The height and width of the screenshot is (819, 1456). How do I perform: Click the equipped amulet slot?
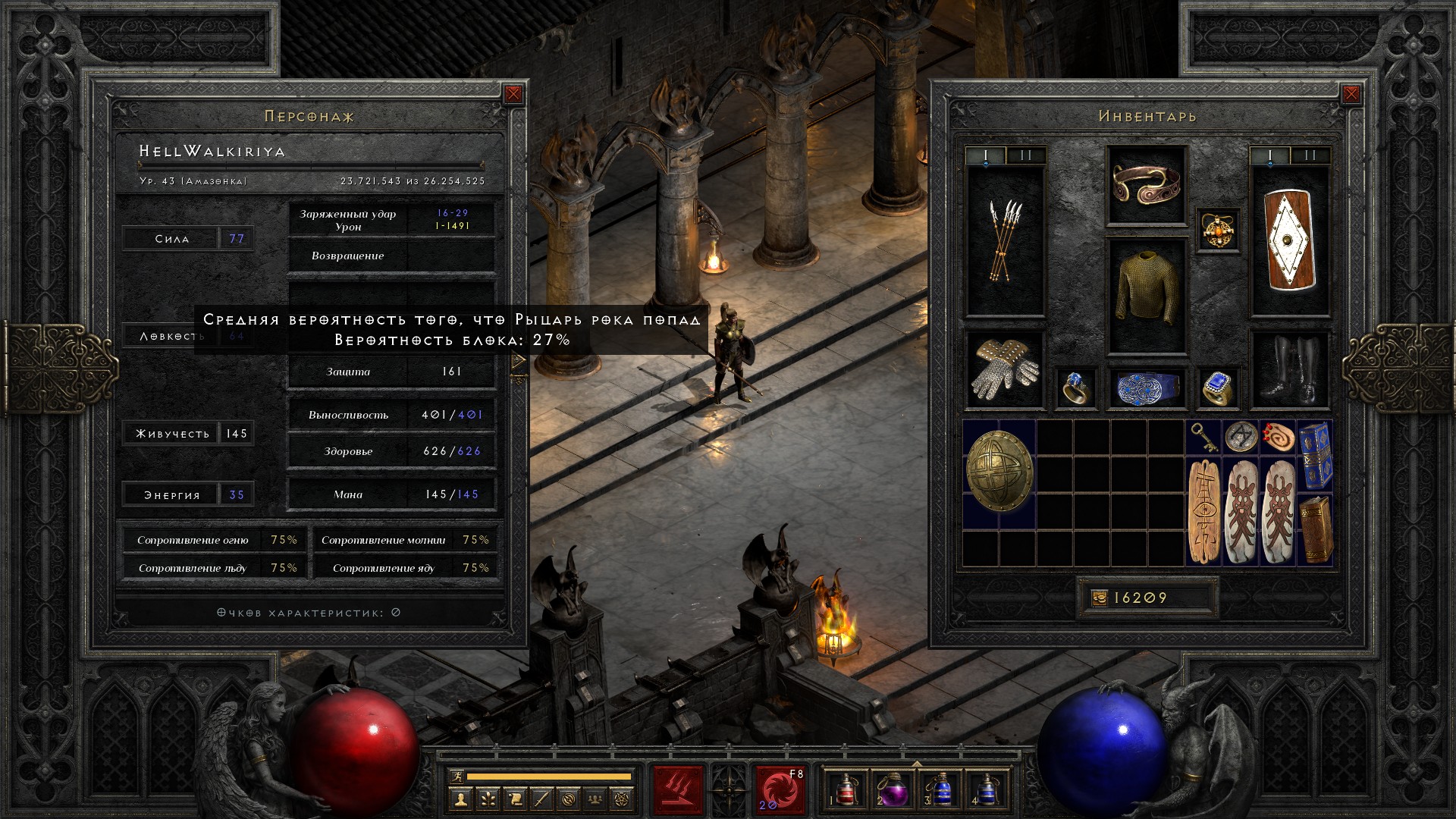point(1218,229)
